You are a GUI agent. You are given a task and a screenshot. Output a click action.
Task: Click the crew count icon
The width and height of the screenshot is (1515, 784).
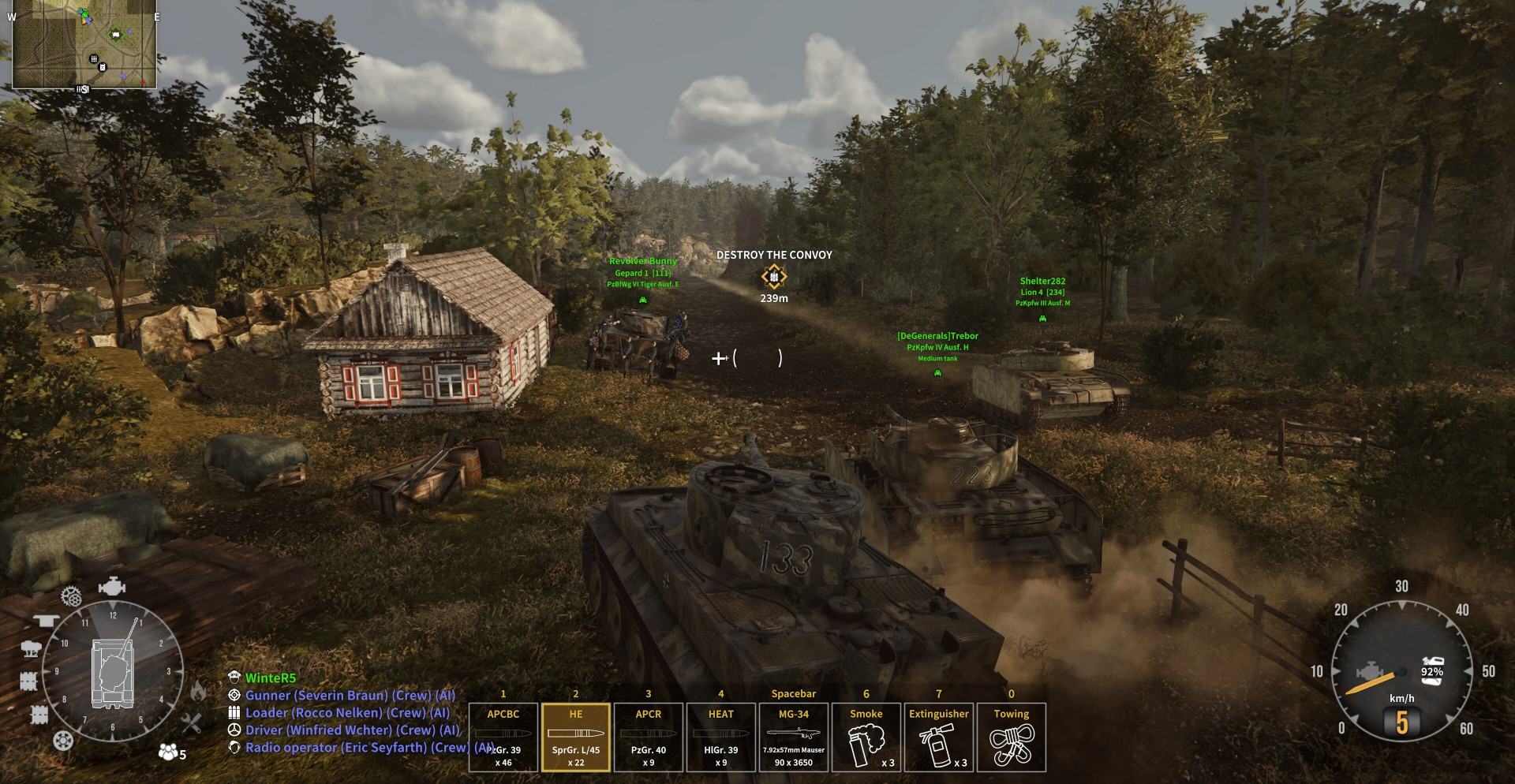click(172, 752)
